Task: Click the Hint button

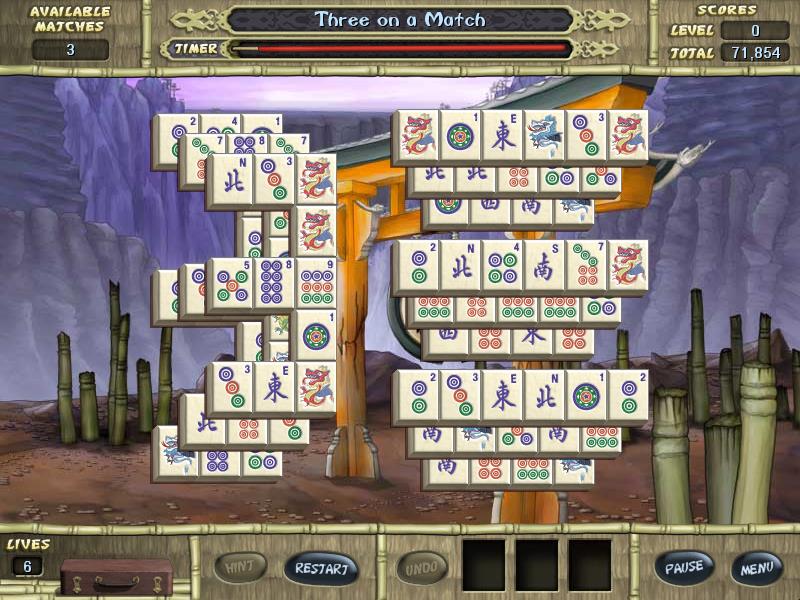Action: click(241, 568)
